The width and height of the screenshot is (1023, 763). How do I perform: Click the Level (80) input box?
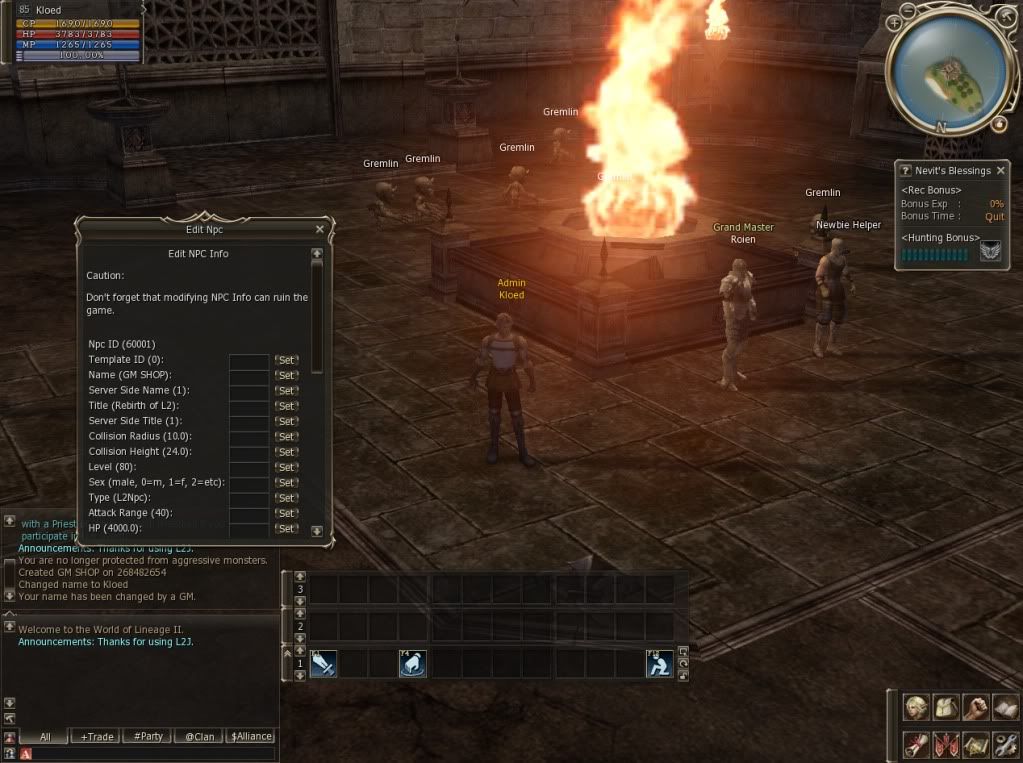(x=249, y=467)
